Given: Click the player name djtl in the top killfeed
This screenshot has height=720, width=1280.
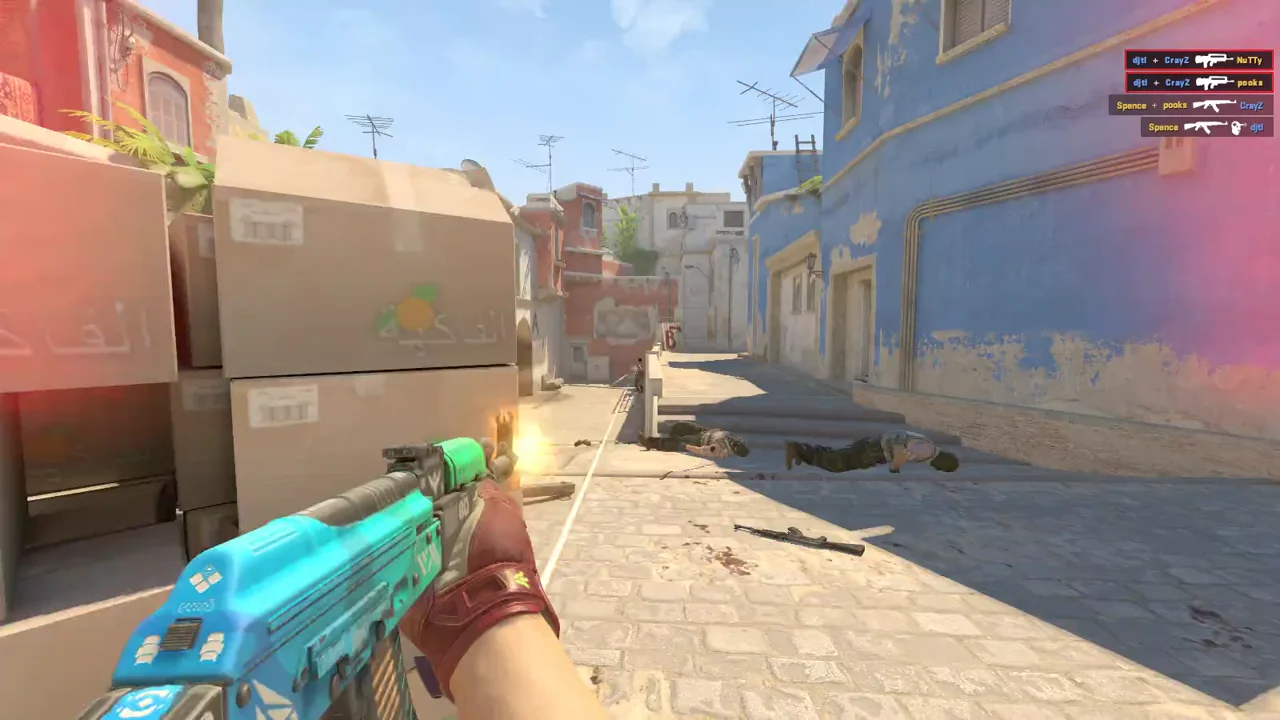Looking at the screenshot, I should 1140,60.
